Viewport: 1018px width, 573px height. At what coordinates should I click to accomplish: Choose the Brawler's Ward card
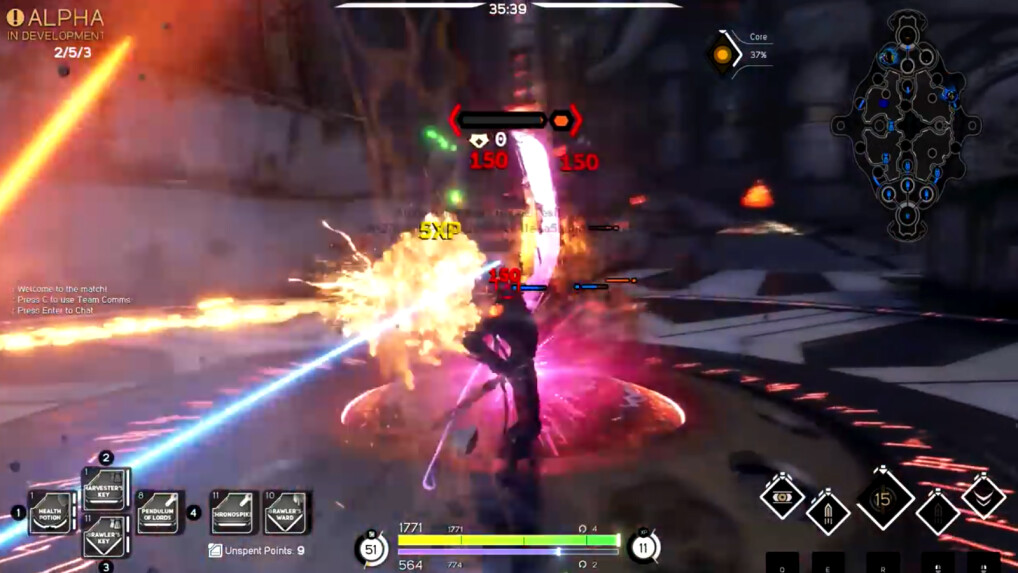[286, 512]
